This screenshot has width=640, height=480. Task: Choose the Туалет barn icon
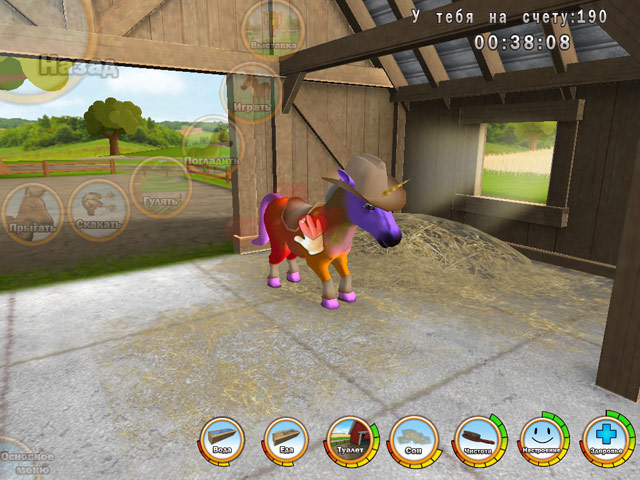click(x=349, y=440)
